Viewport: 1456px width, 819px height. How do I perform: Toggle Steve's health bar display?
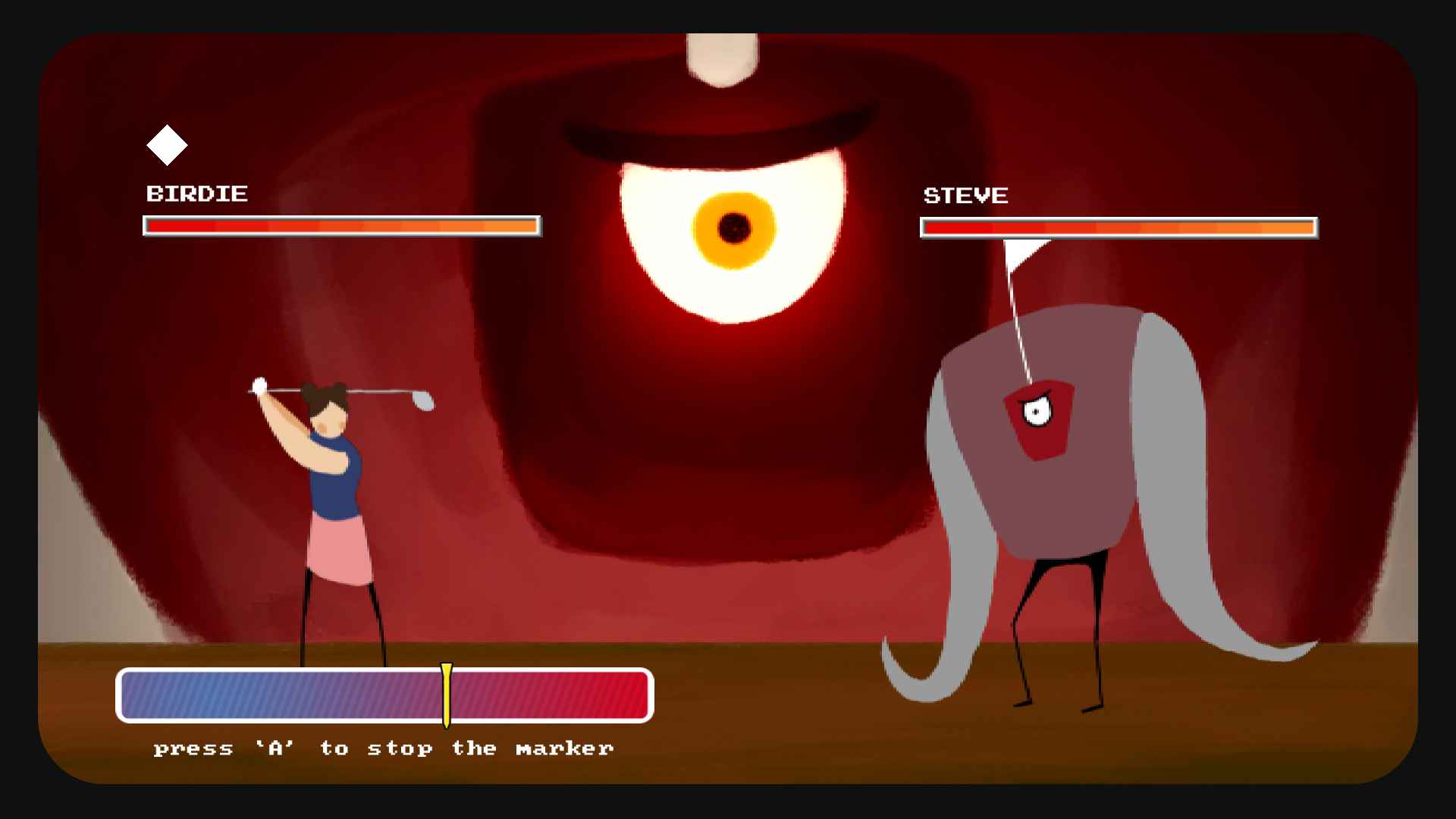pyautogui.click(x=1119, y=228)
